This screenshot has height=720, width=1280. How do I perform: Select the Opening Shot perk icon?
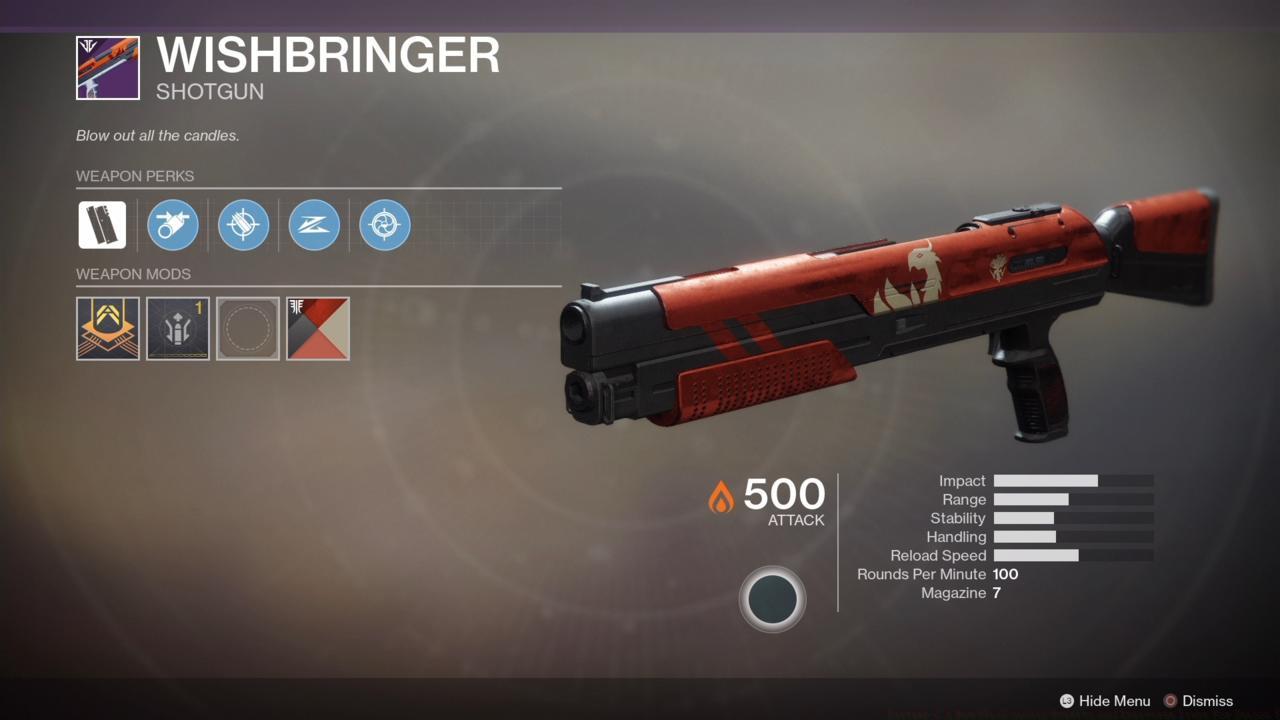pyautogui.click(x=385, y=225)
